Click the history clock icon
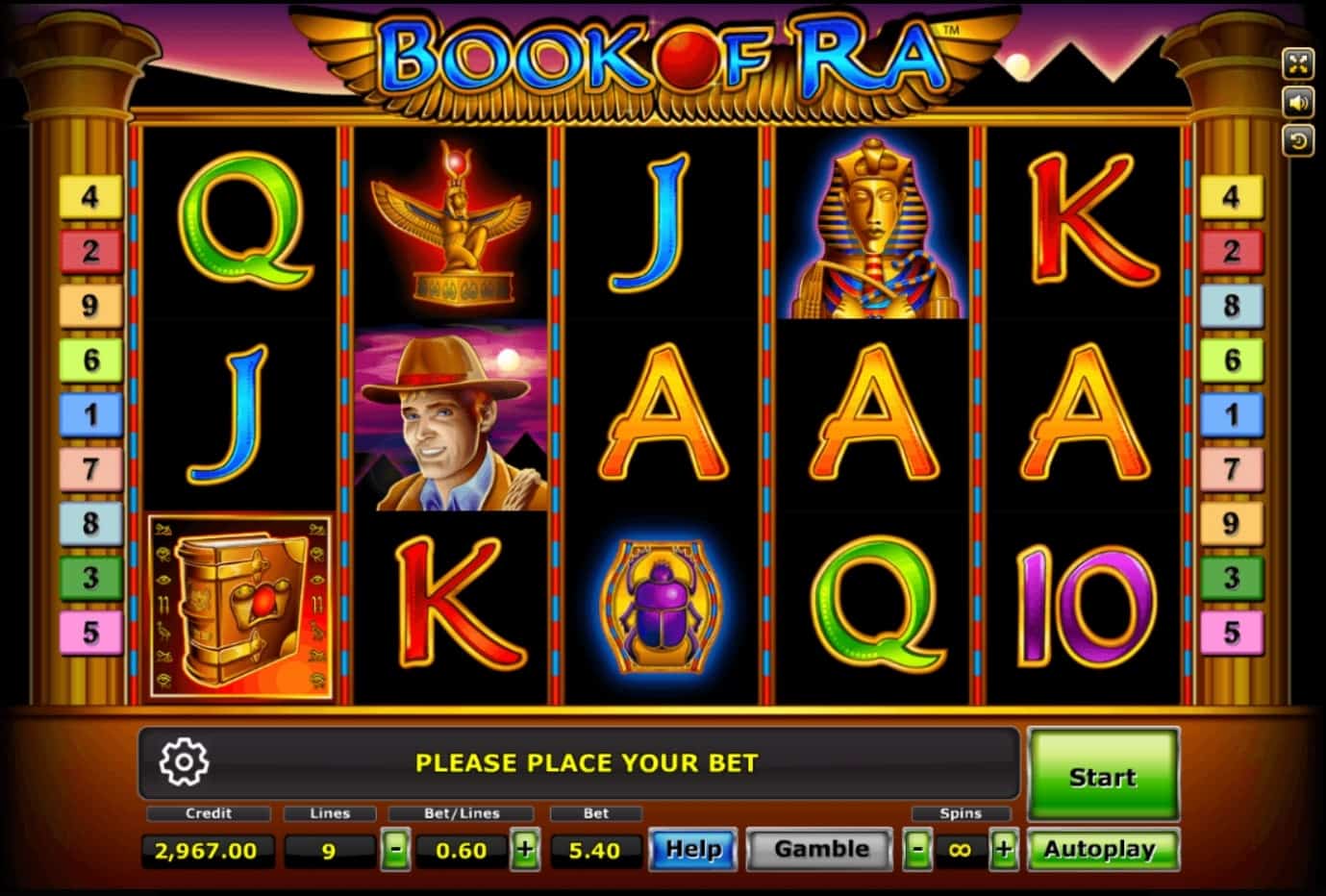Image resolution: width=1326 pixels, height=896 pixels. [1298, 141]
